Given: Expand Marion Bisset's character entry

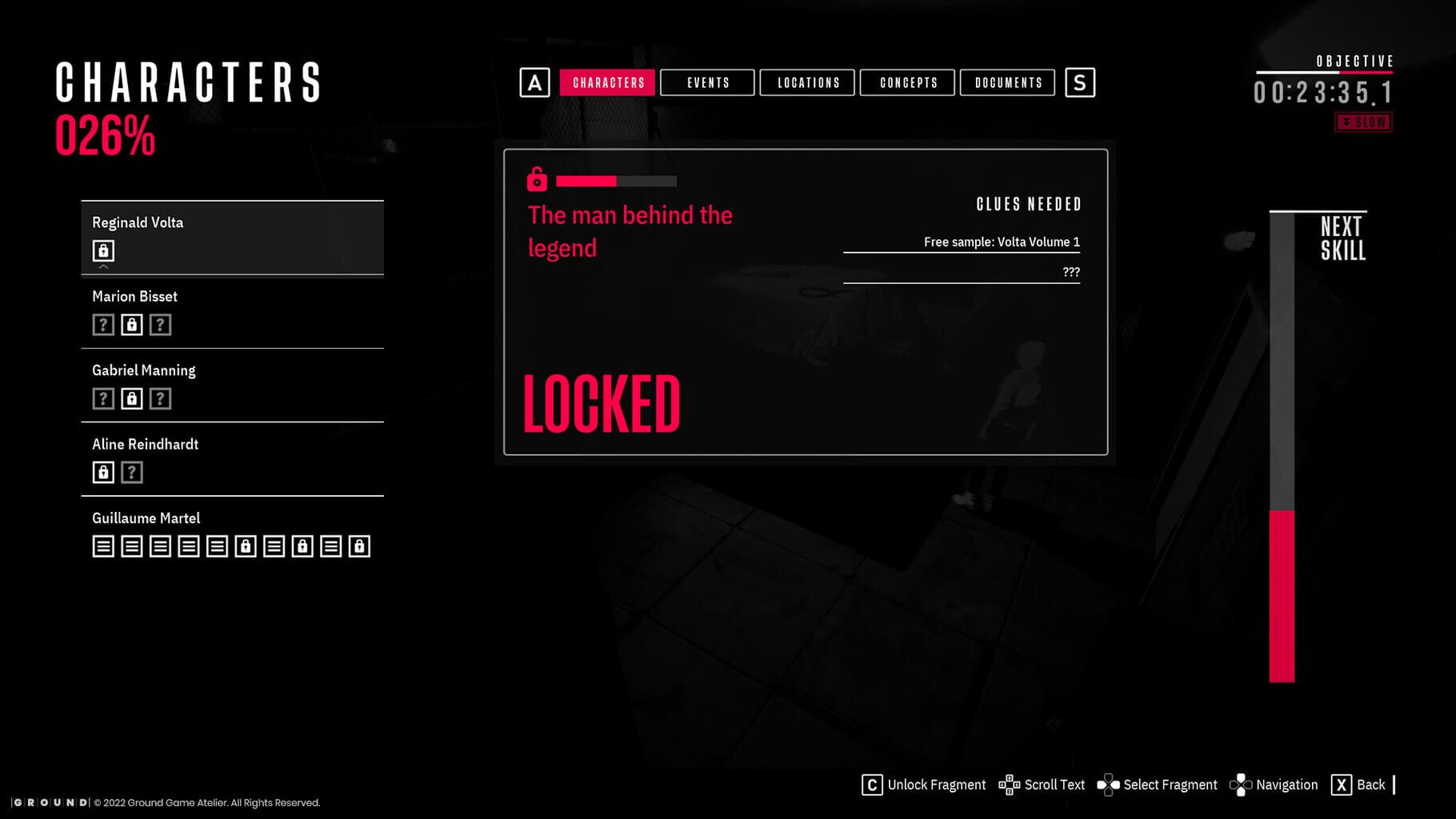Looking at the screenshot, I should [134, 296].
